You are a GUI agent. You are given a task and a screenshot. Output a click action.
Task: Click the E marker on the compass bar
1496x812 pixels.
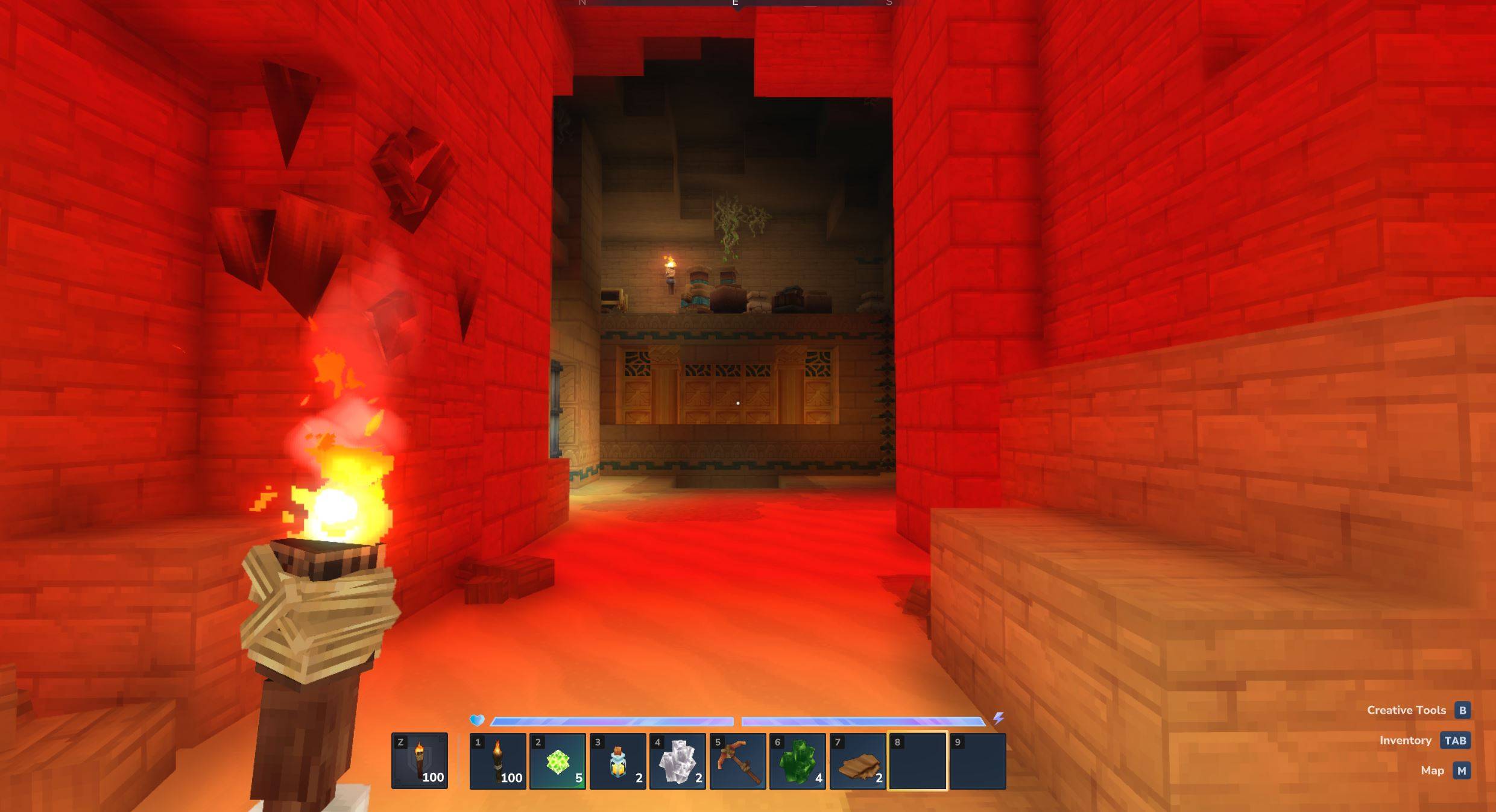point(734,3)
